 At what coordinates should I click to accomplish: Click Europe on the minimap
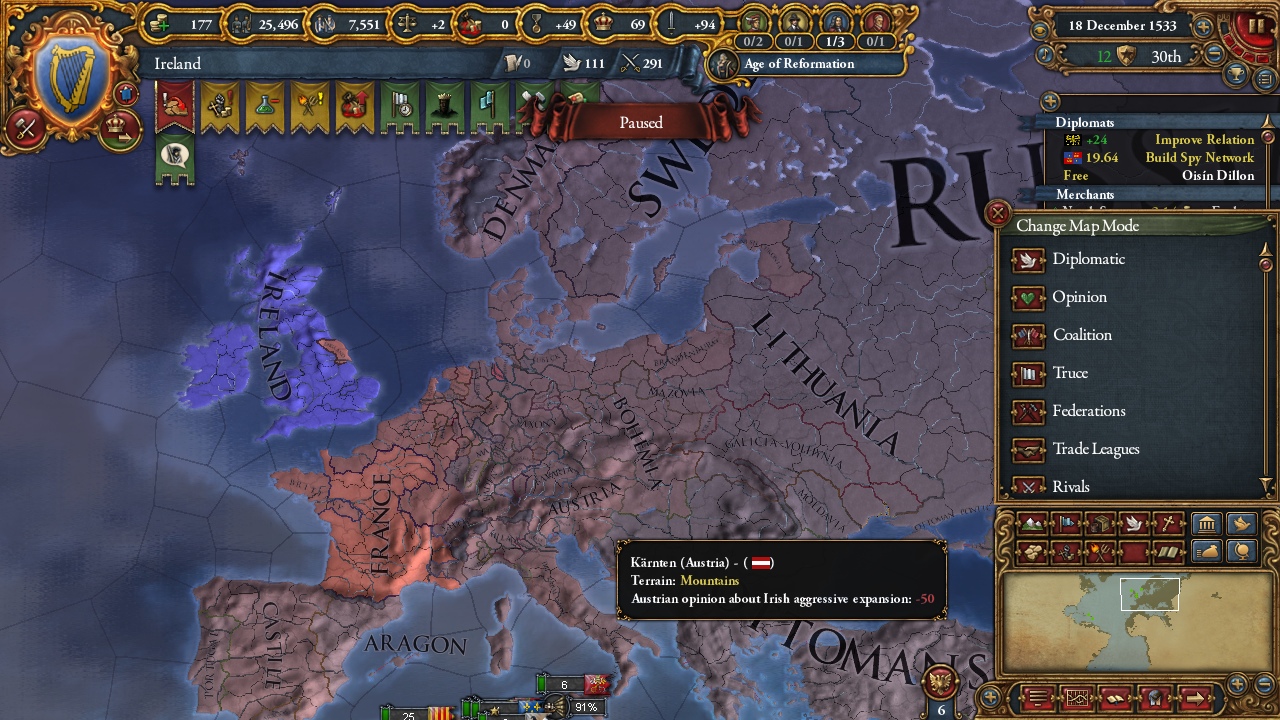pos(1150,592)
